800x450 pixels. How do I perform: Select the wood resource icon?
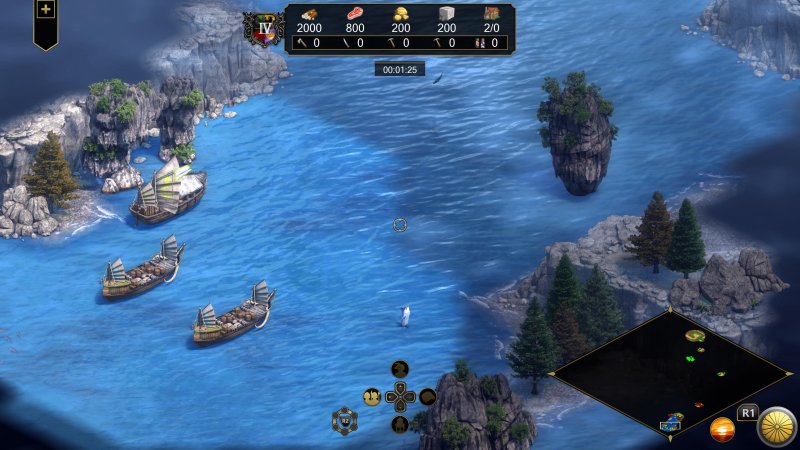[309, 13]
